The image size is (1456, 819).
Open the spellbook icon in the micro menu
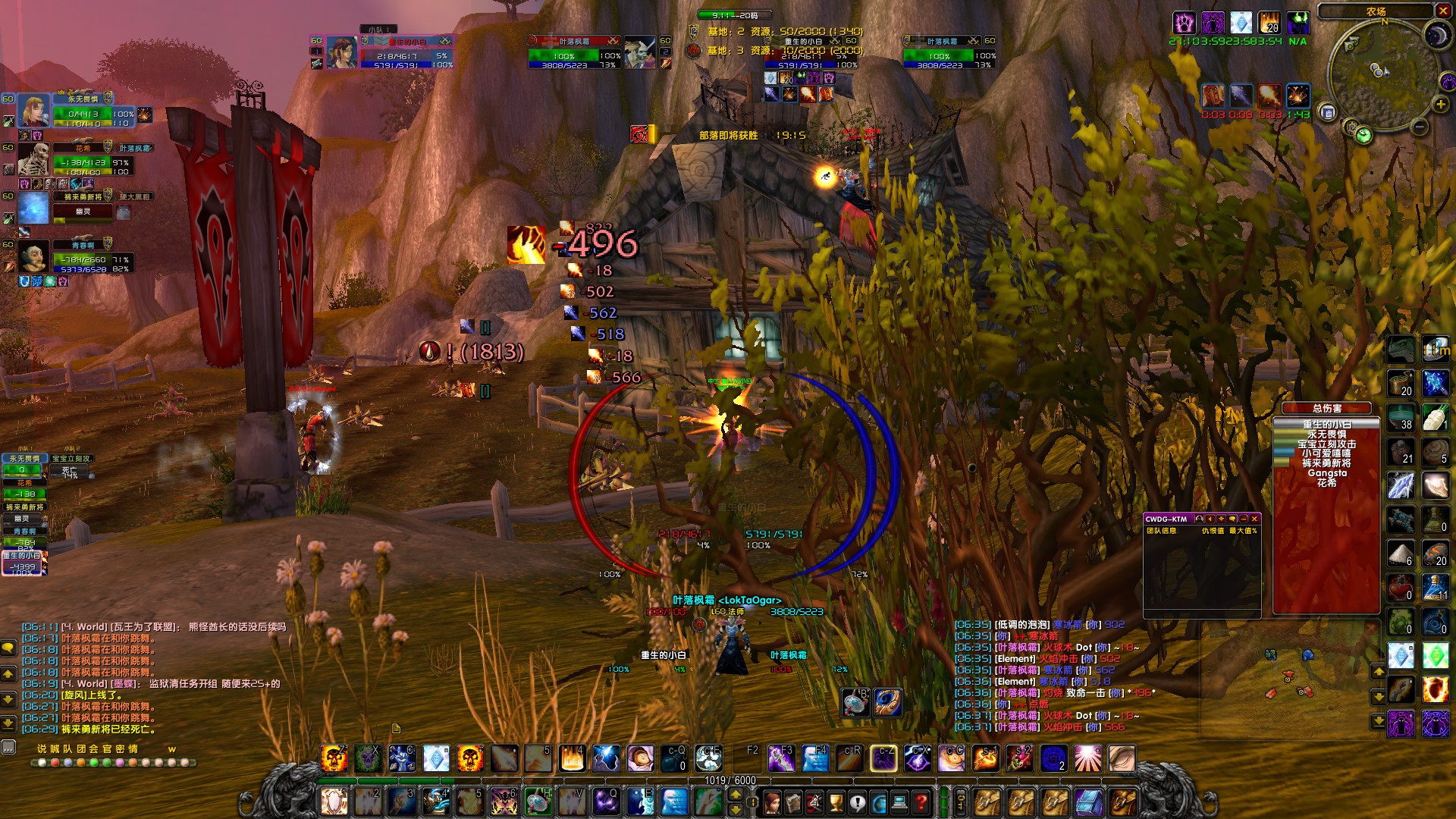click(x=794, y=802)
